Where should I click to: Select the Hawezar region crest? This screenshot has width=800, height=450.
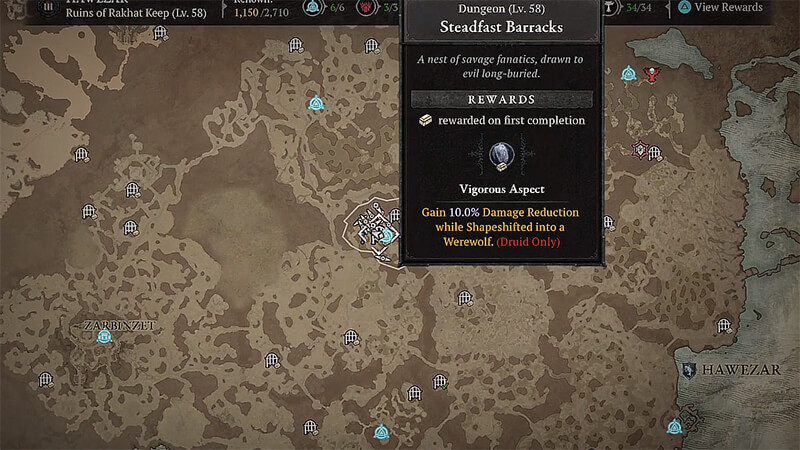click(x=688, y=370)
